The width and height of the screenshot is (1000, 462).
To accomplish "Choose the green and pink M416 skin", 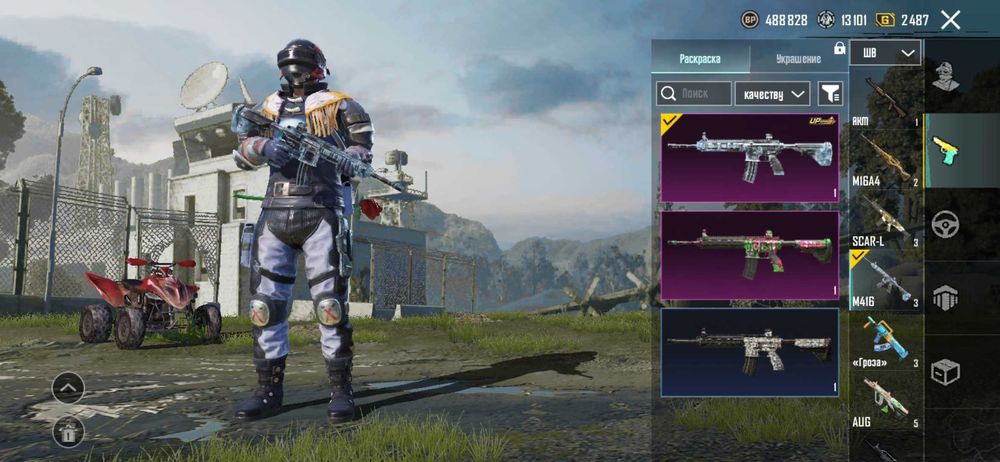I will click(749, 255).
